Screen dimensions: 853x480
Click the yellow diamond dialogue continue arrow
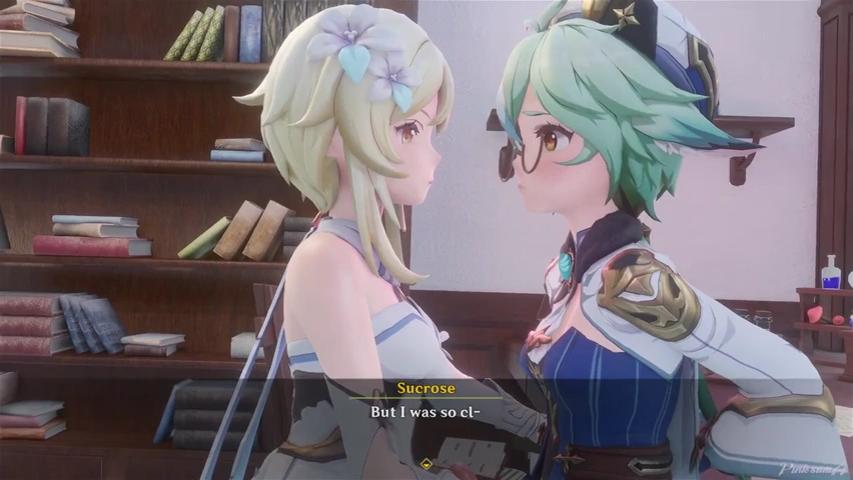click(x=427, y=463)
